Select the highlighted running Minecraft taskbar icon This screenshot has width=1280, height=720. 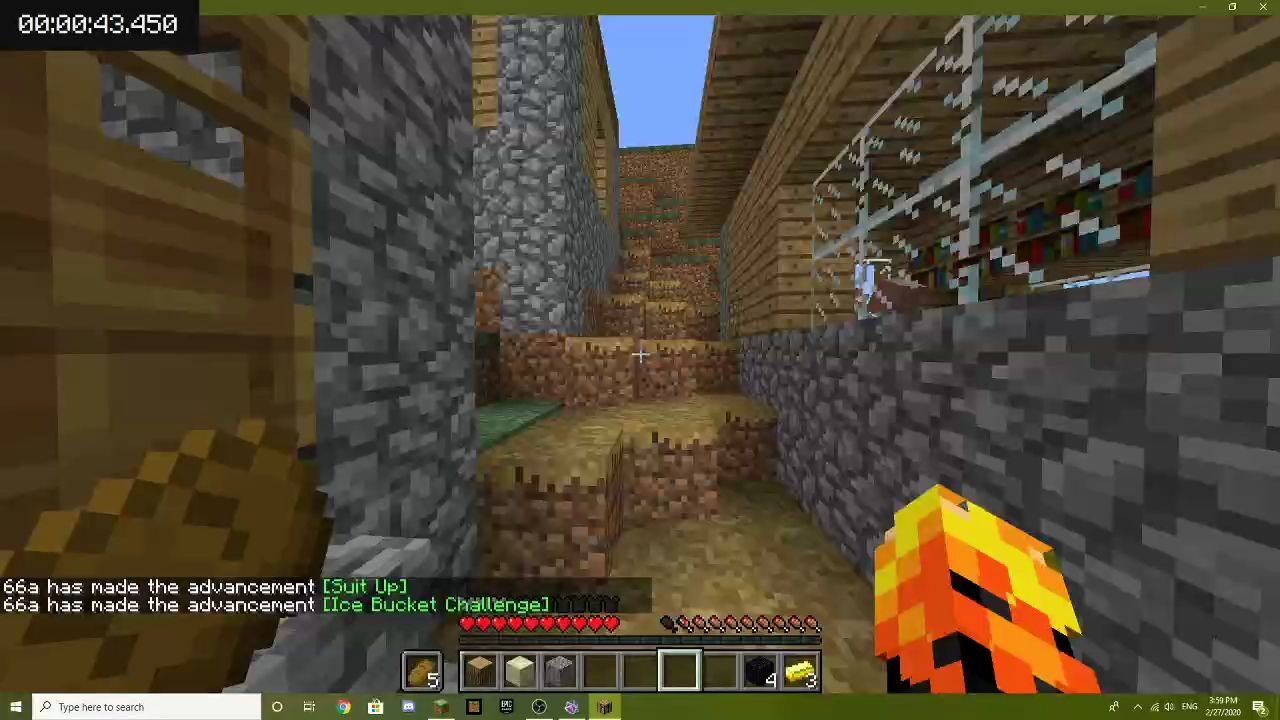pos(604,707)
